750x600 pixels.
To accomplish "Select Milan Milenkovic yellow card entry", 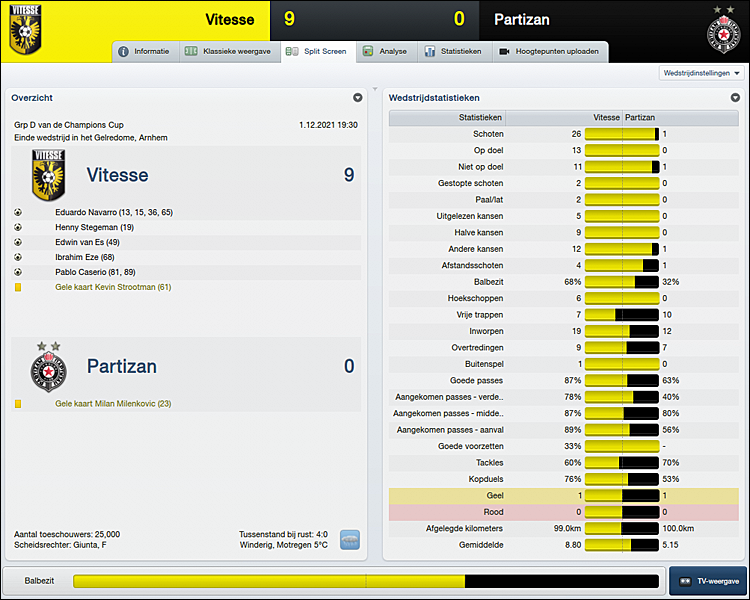I will coord(113,403).
